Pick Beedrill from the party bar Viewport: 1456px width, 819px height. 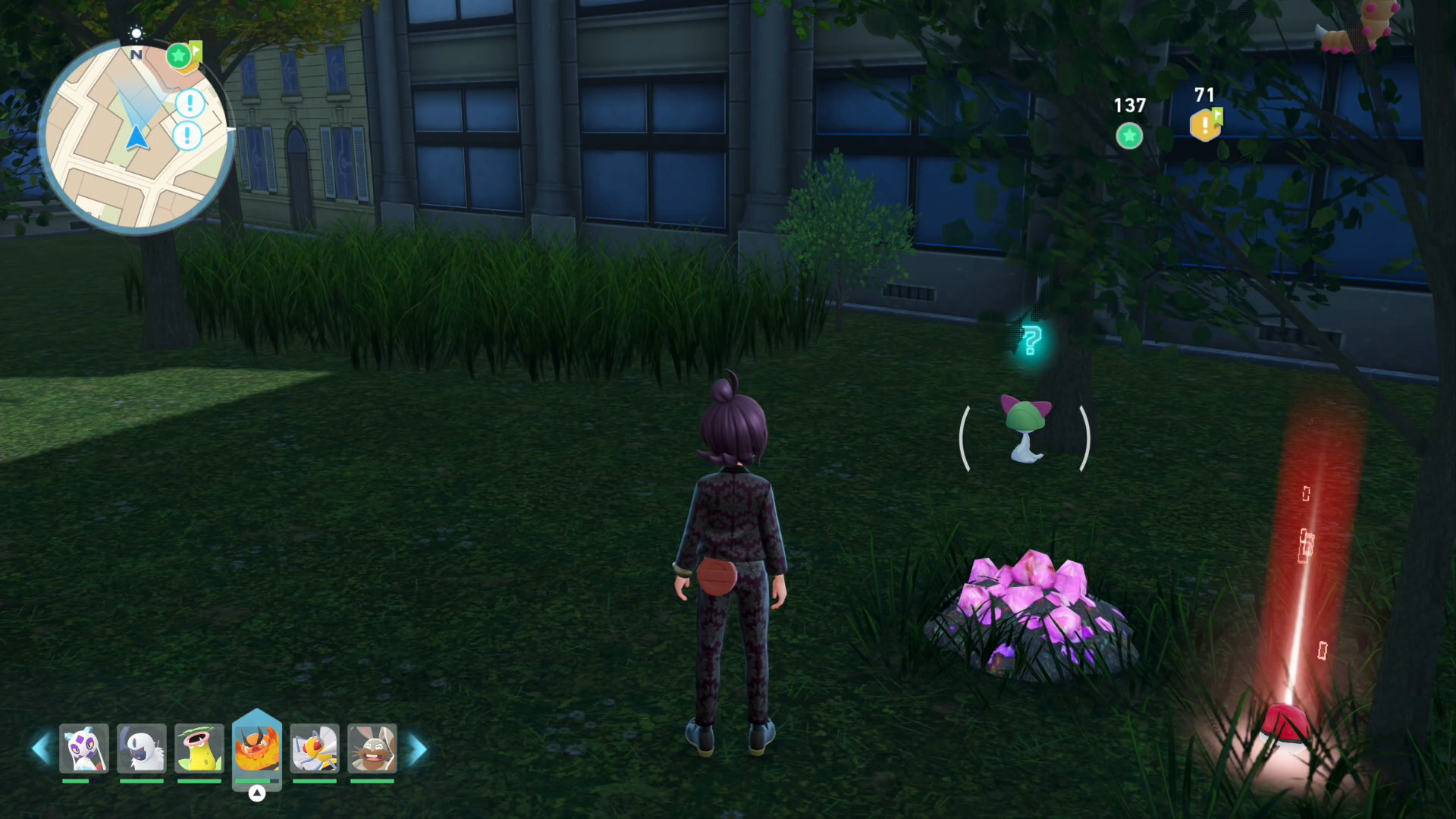pyautogui.click(x=315, y=748)
